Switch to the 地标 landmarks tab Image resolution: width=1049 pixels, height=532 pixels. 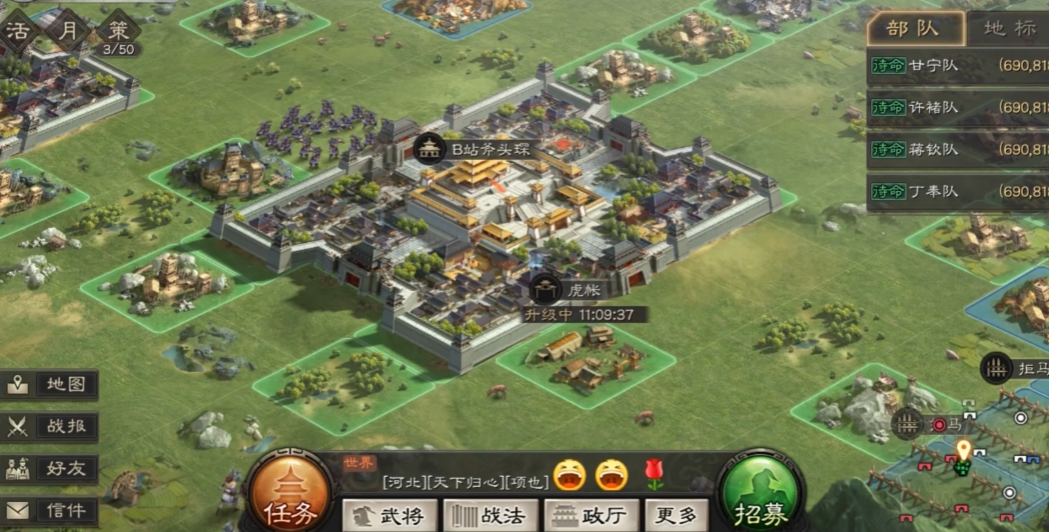1008,29
